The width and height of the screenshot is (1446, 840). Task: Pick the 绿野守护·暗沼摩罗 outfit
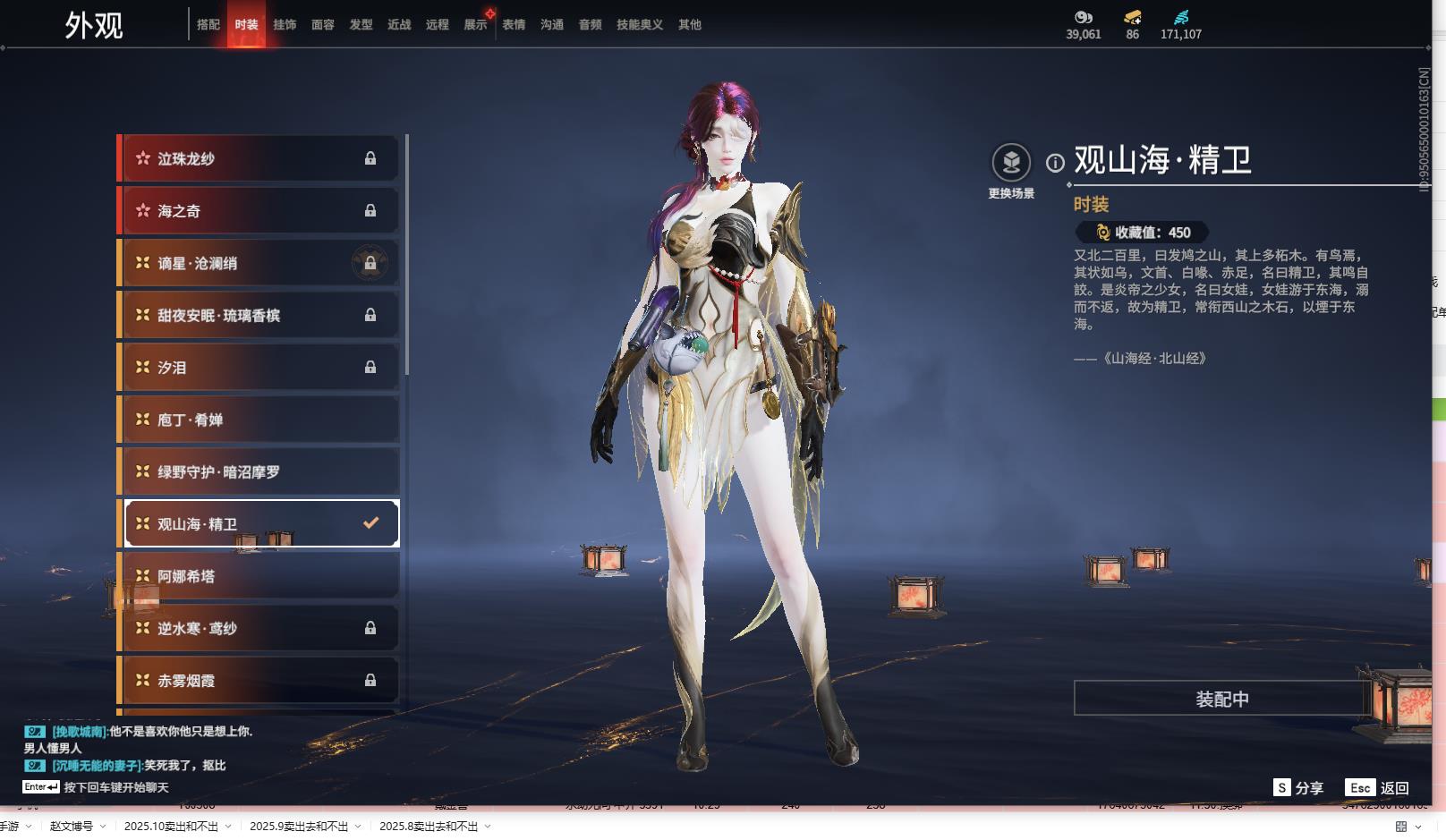[x=259, y=472]
